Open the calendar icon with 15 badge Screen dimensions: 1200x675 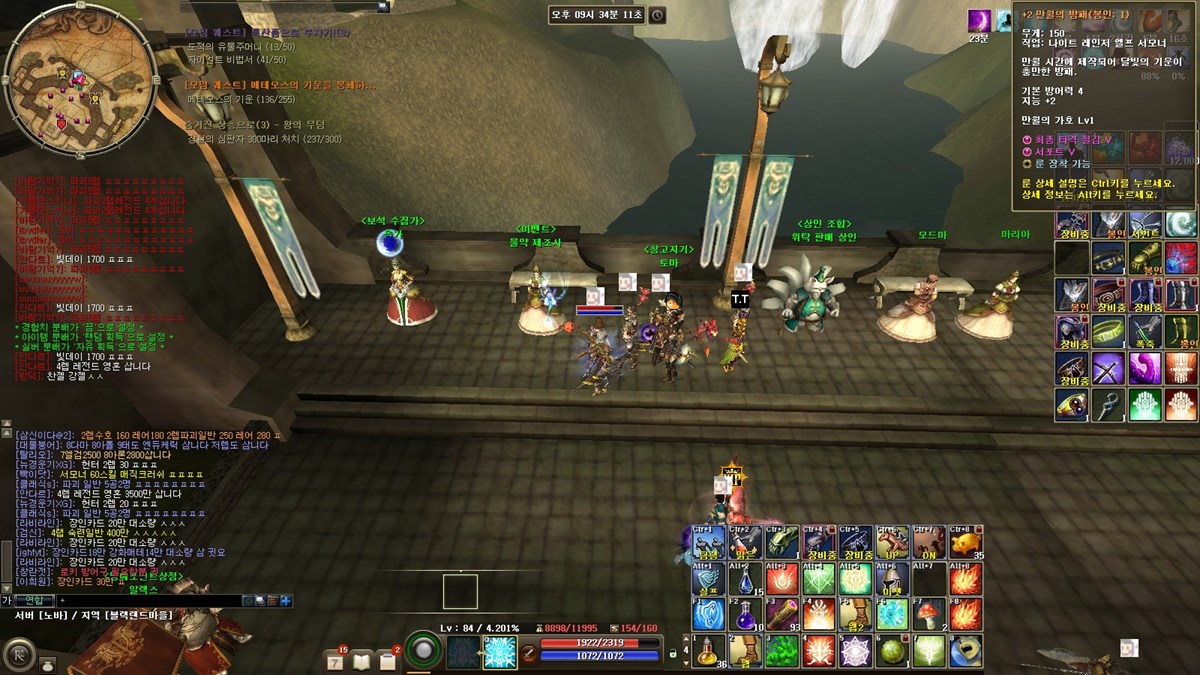click(336, 660)
